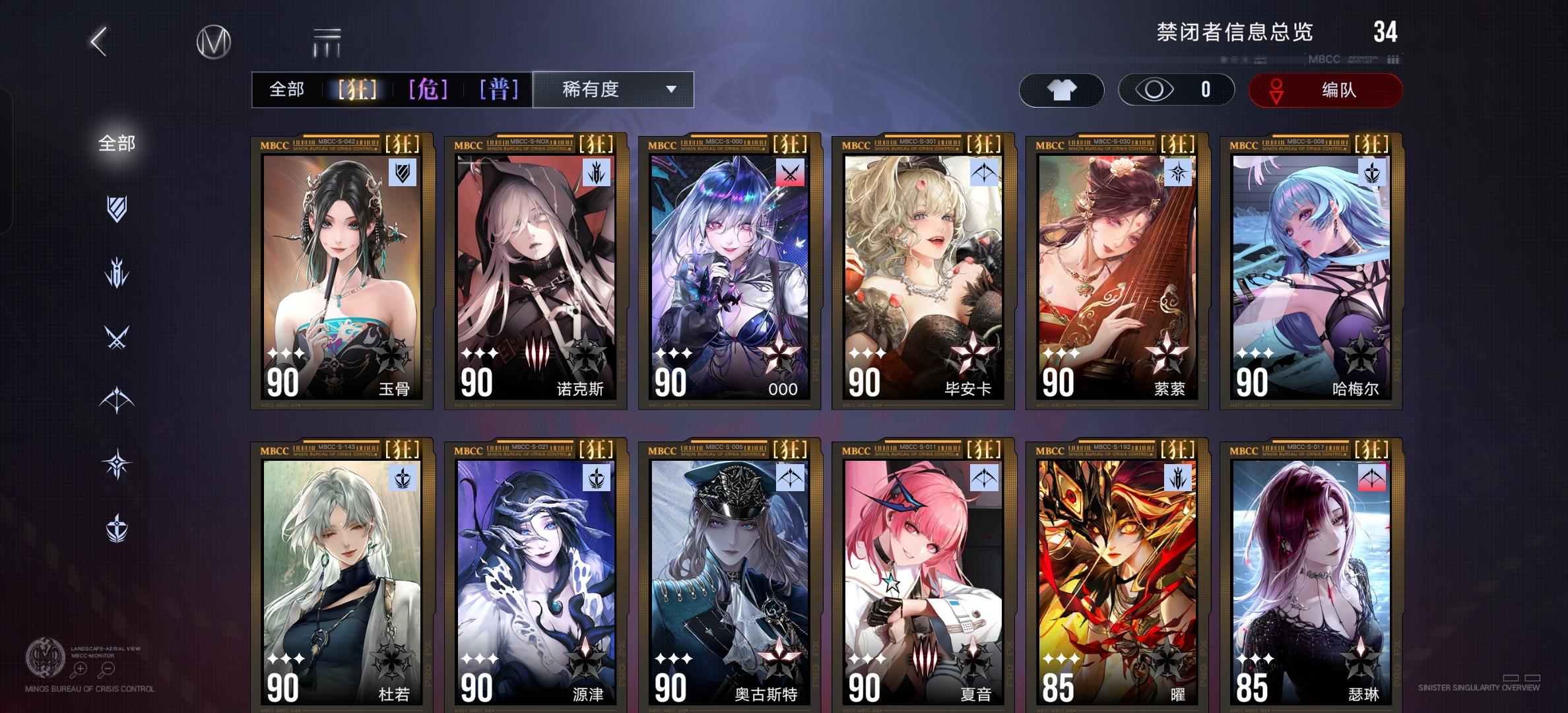1568x713 pixels.
Task: Switch to the [危] filter tab
Action: click(x=430, y=90)
